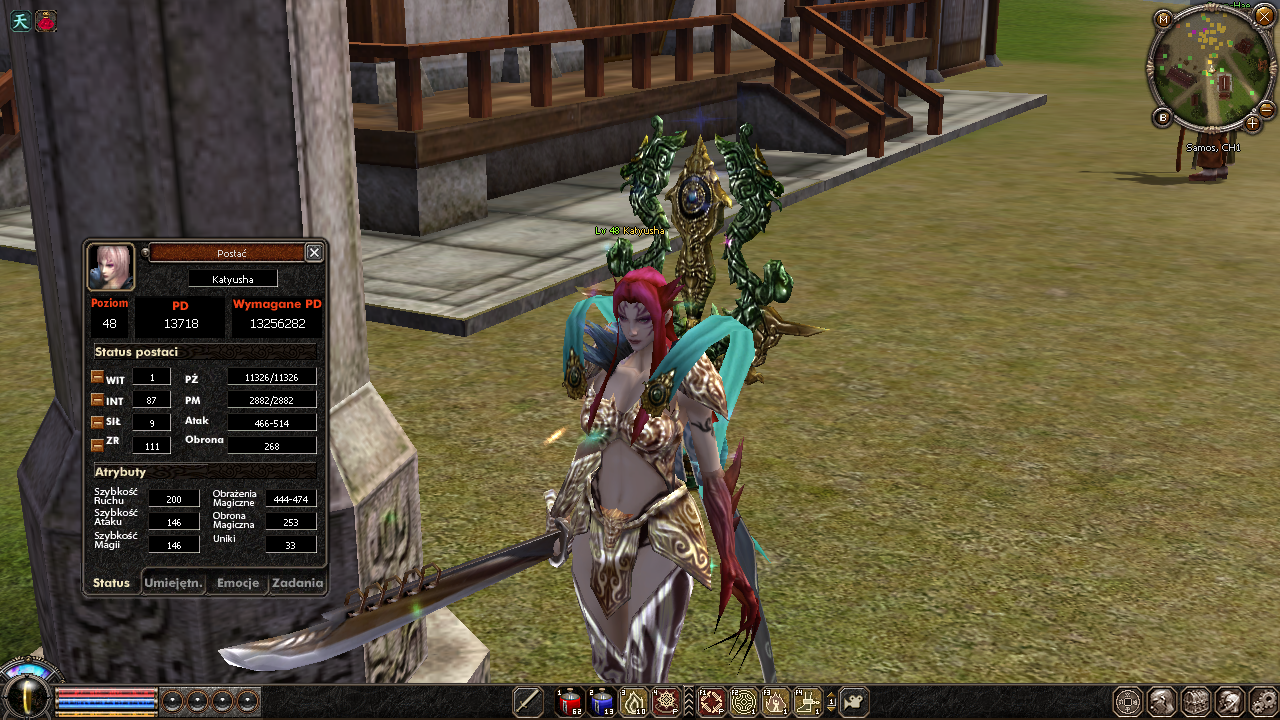Open the Emocje tab

tap(238, 583)
